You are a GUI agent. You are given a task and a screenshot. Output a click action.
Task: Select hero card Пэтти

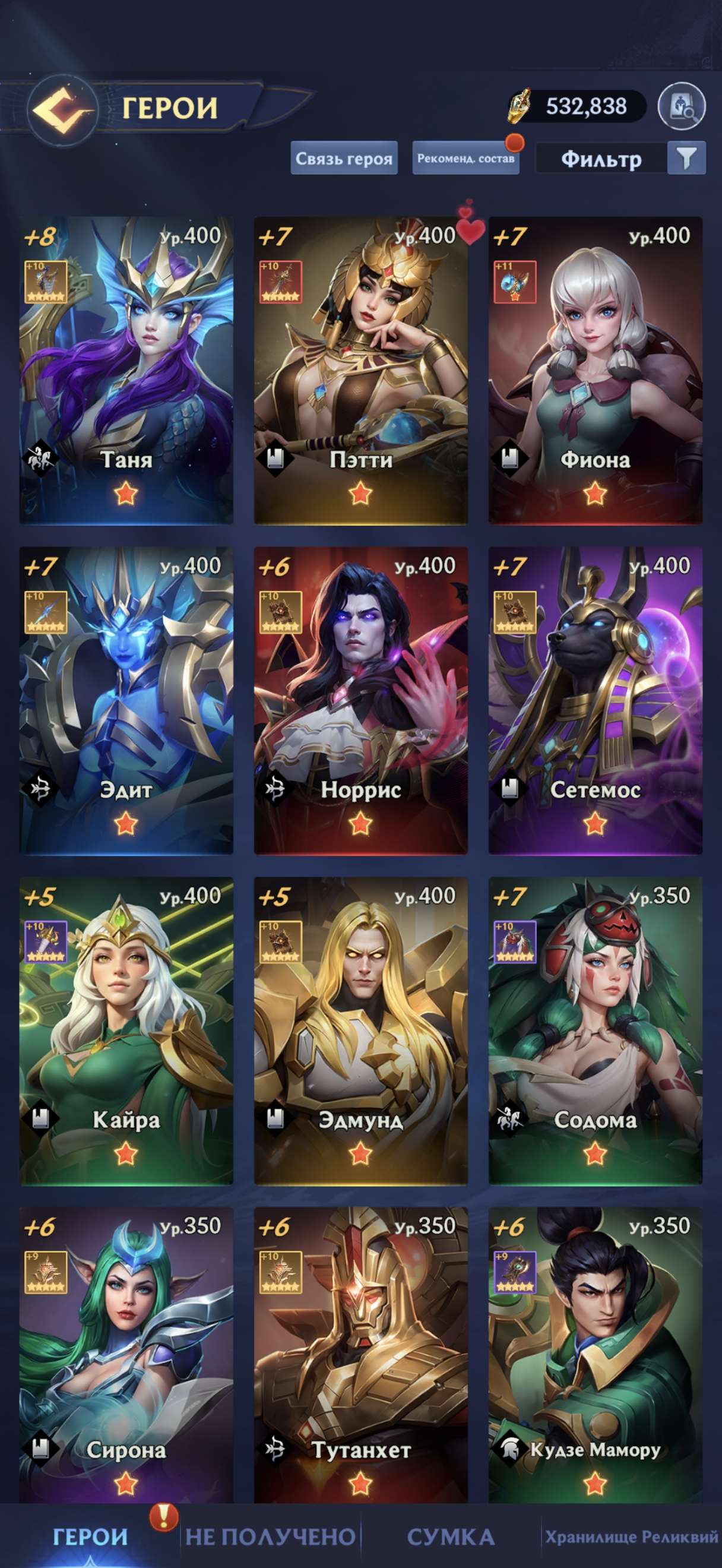click(x=360, y=370)
